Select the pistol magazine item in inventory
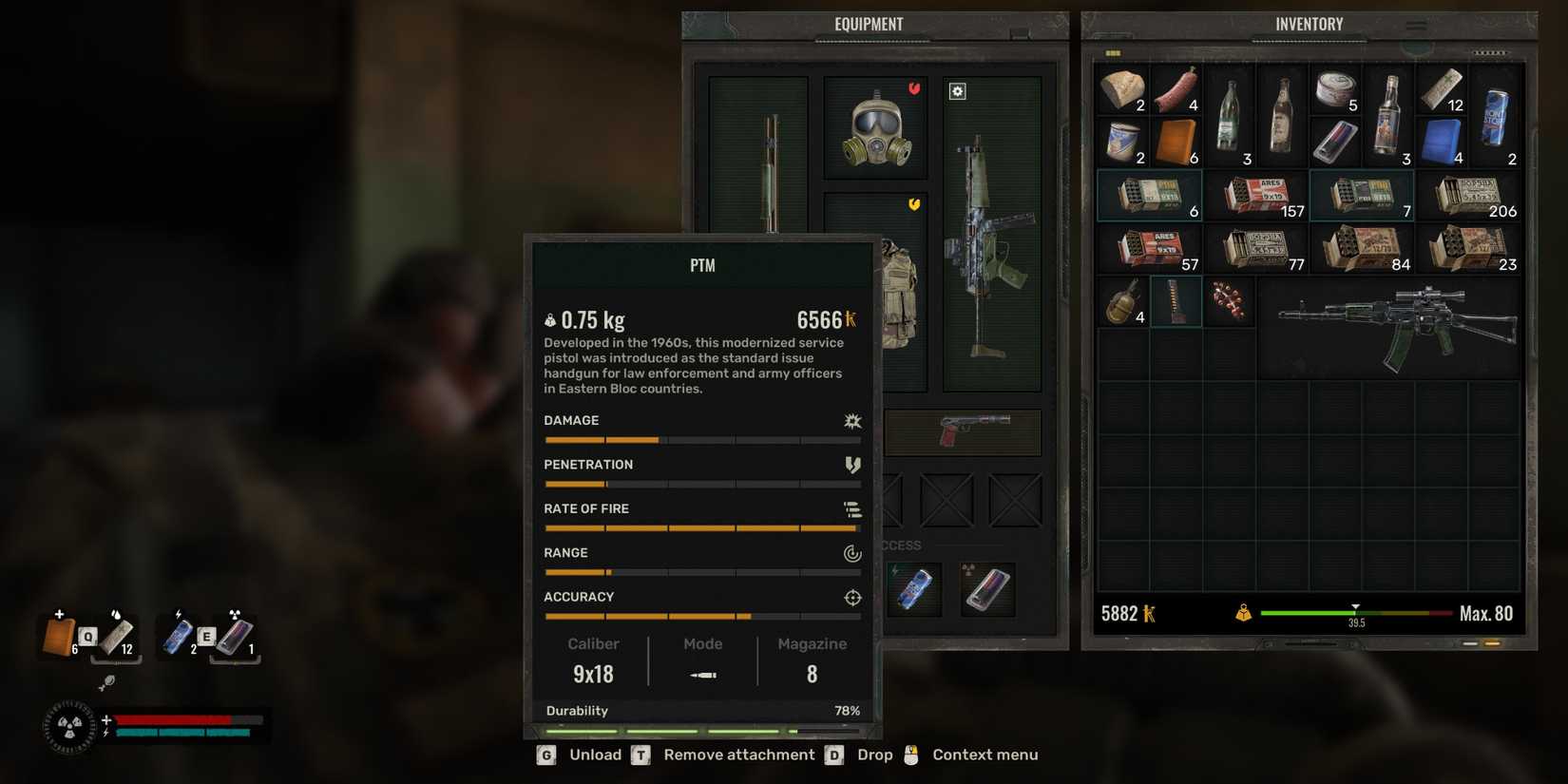 click(x=1176, y=300)
